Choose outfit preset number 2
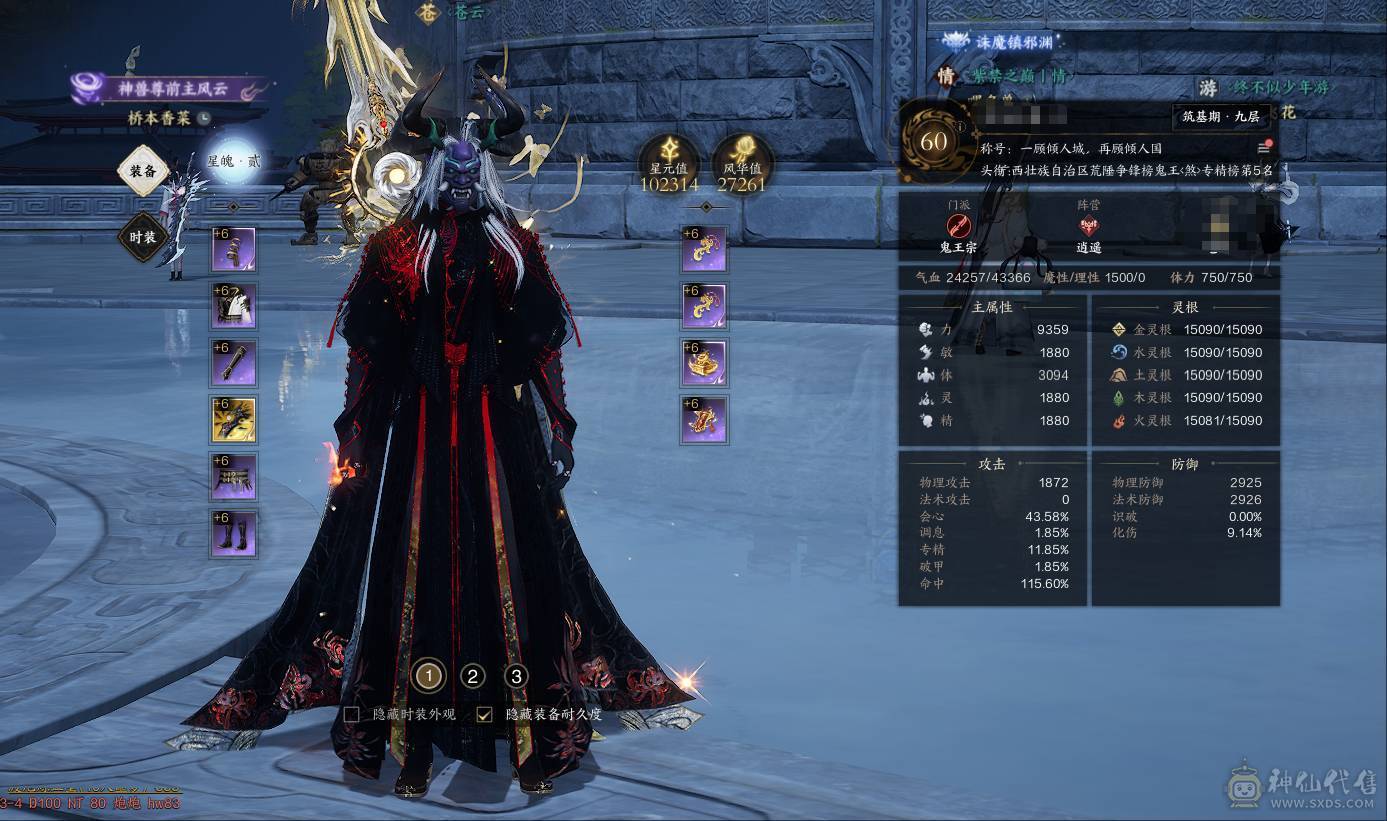1387x821 pixels. click(473, 677)
